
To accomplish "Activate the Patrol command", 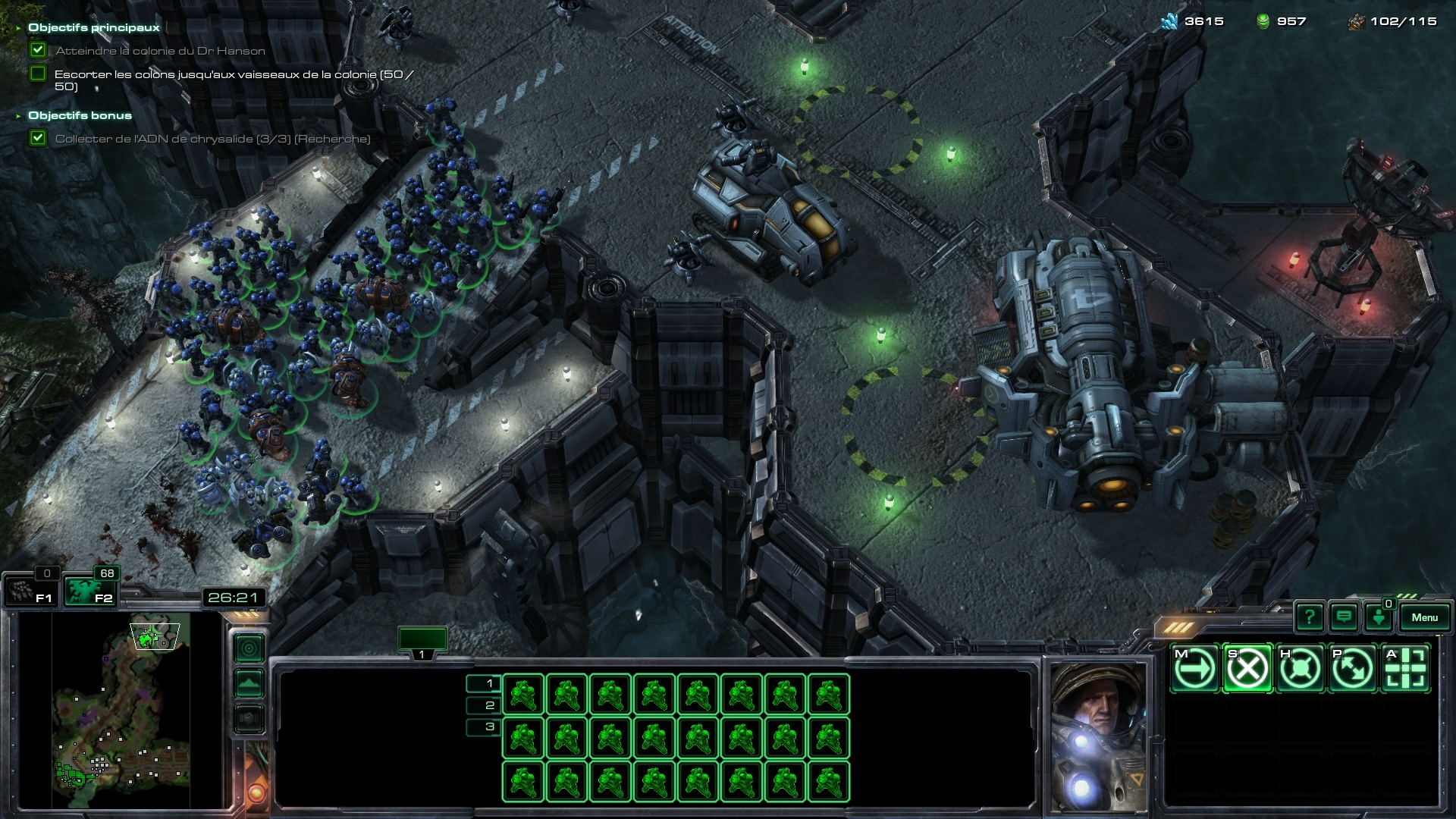I will [1352, 669].
